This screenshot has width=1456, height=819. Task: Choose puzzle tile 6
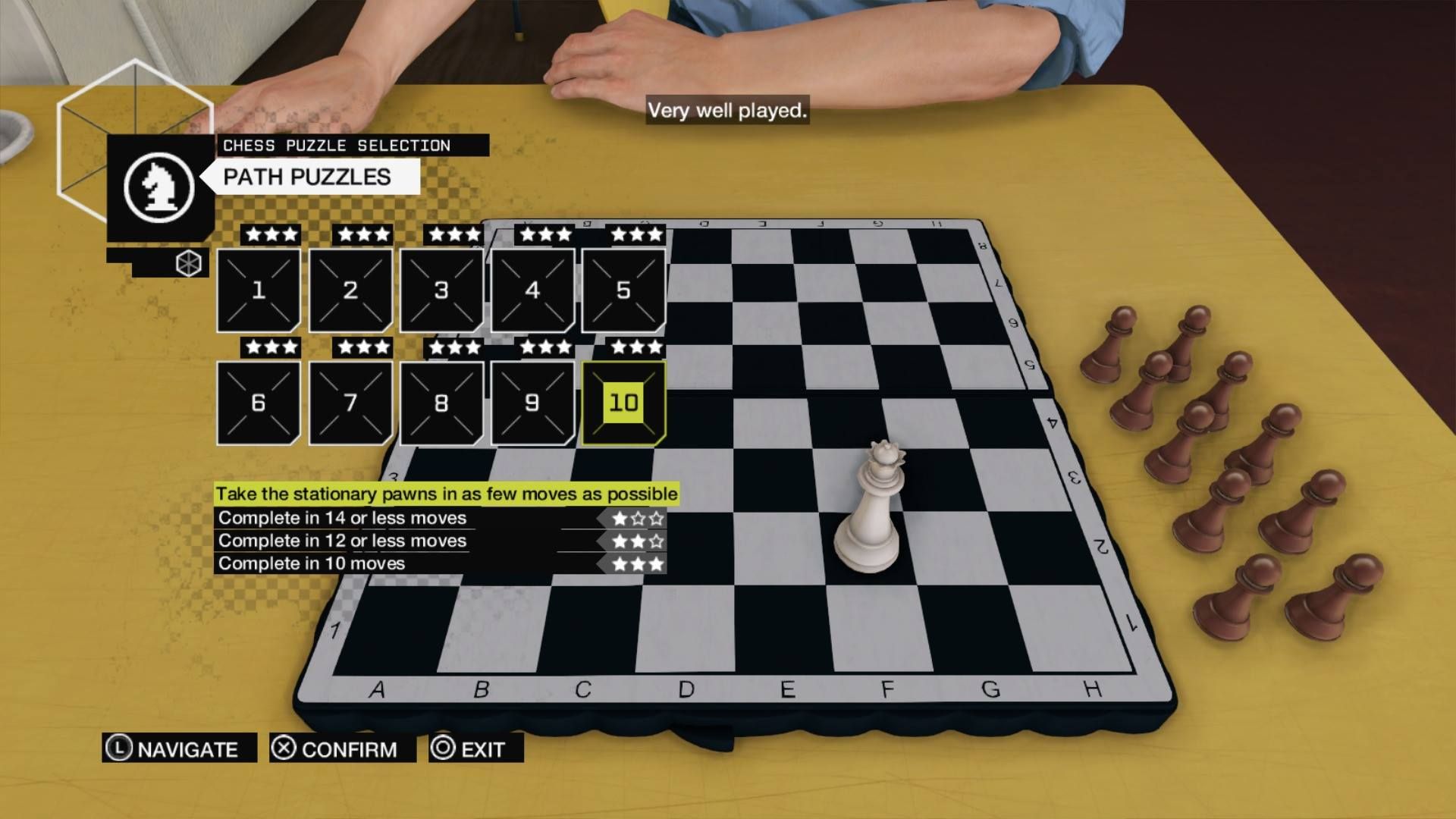point(259,403)
